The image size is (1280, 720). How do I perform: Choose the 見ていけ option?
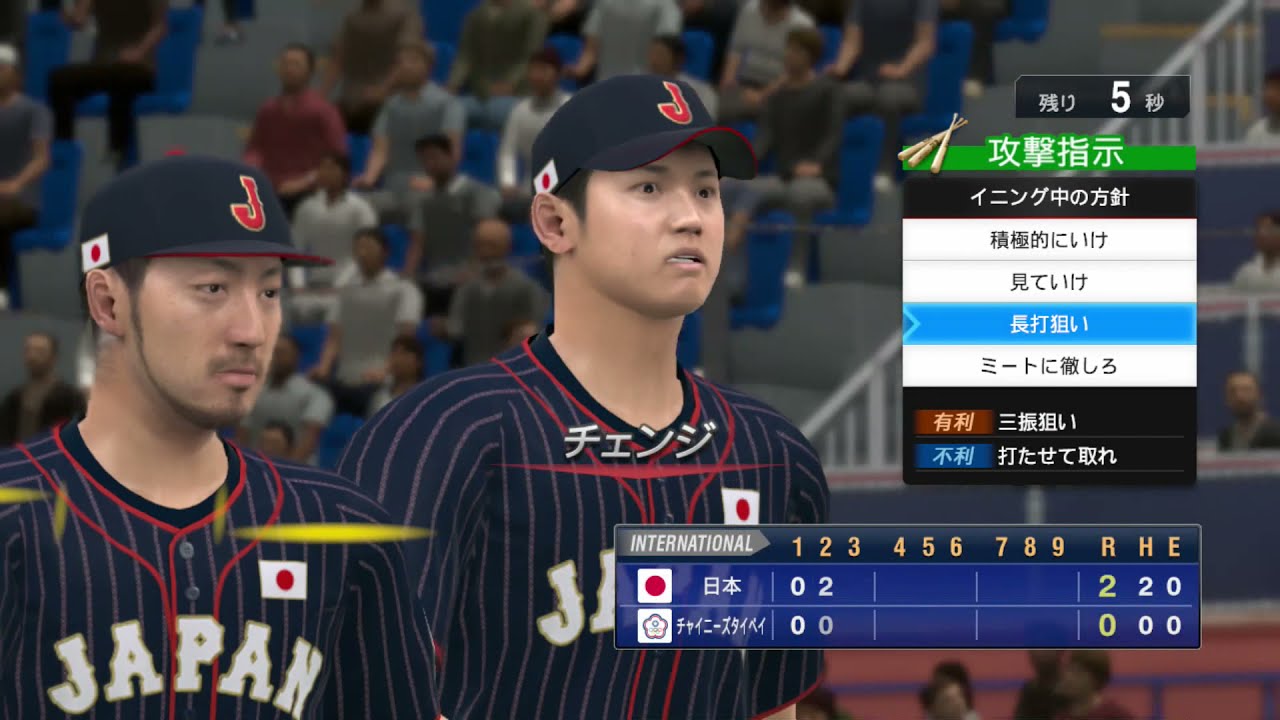[1049, 282]
